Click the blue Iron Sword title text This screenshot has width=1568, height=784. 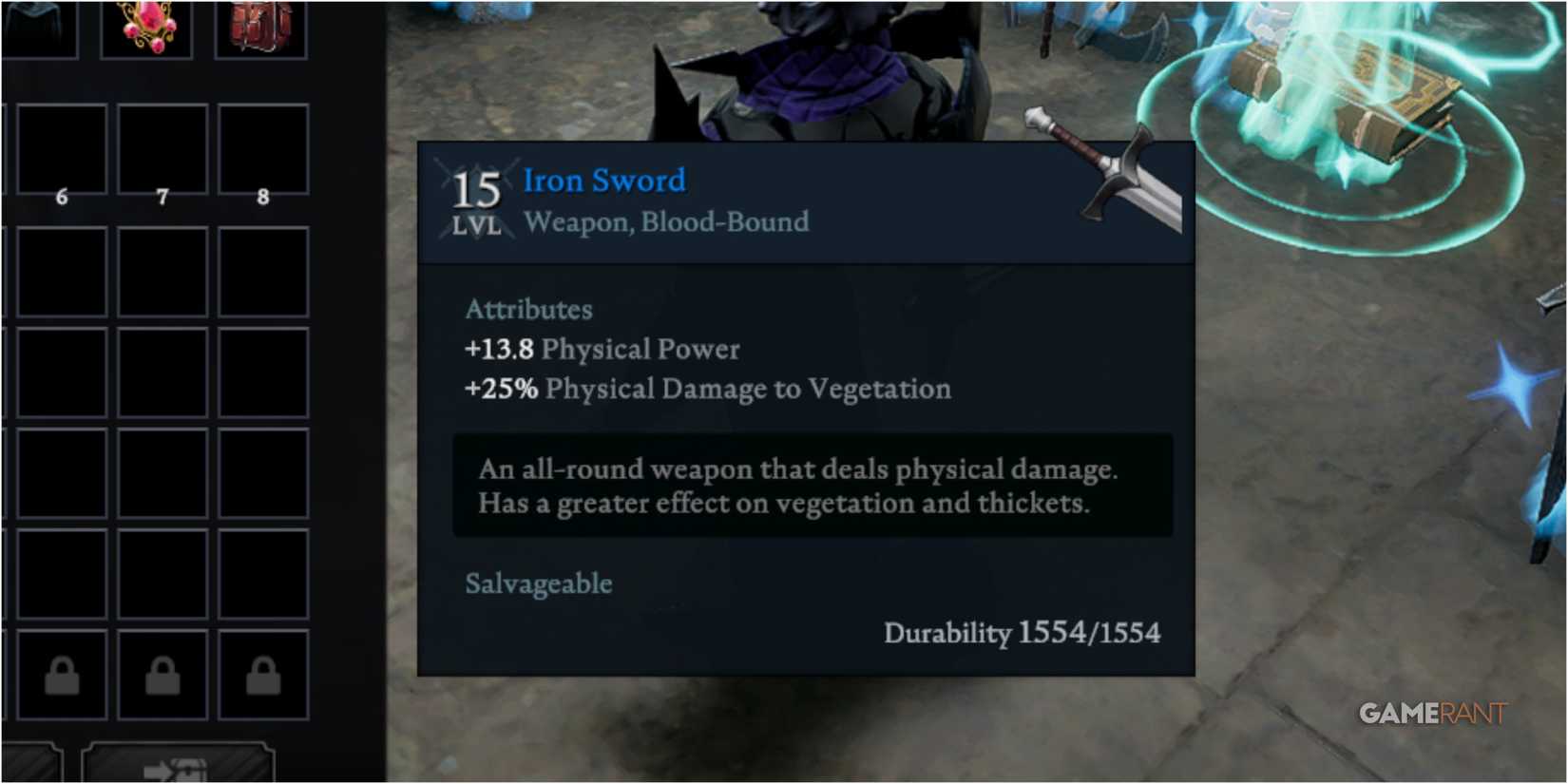603,181
